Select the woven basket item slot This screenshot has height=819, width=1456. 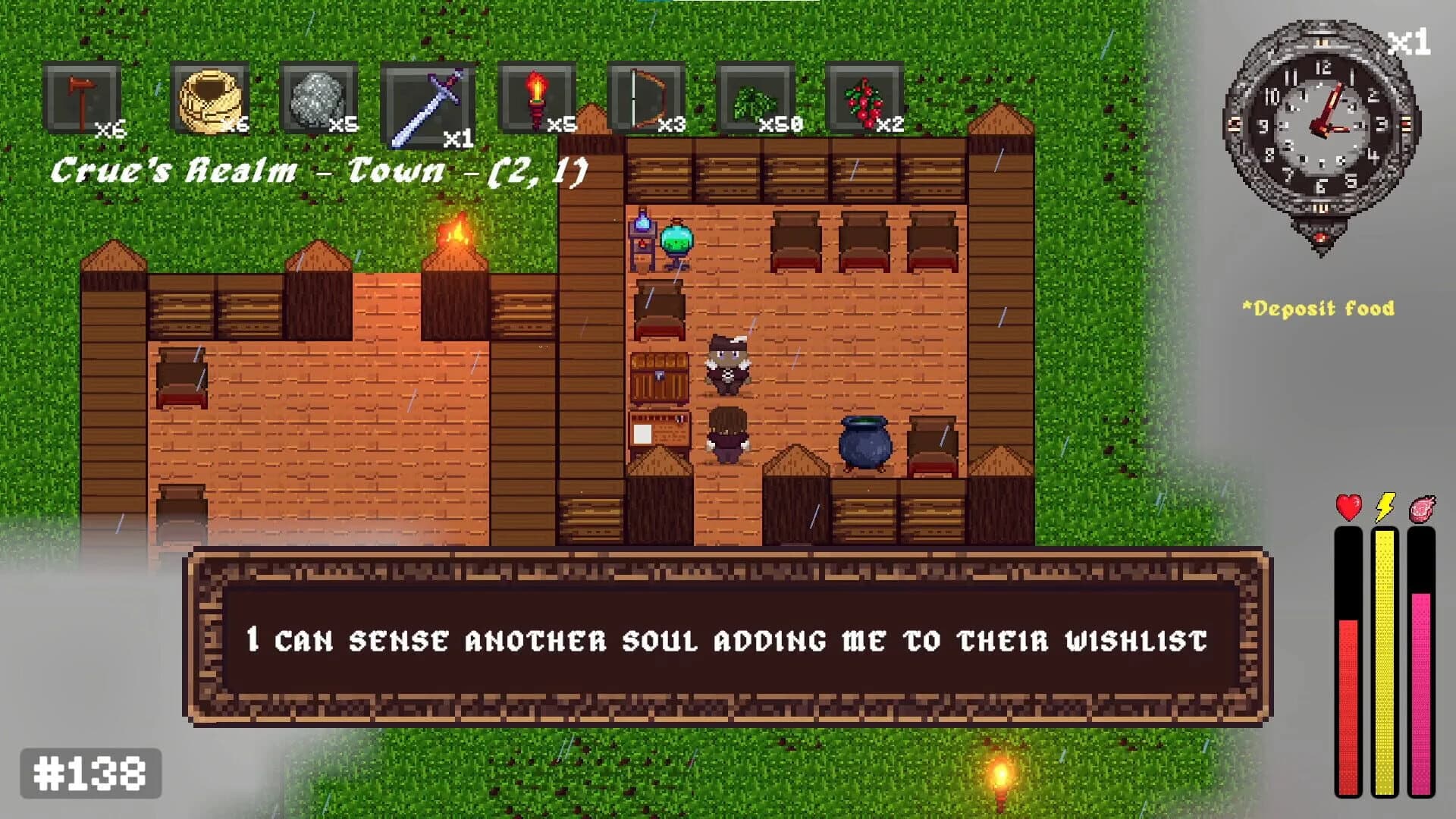pos(208,99)
